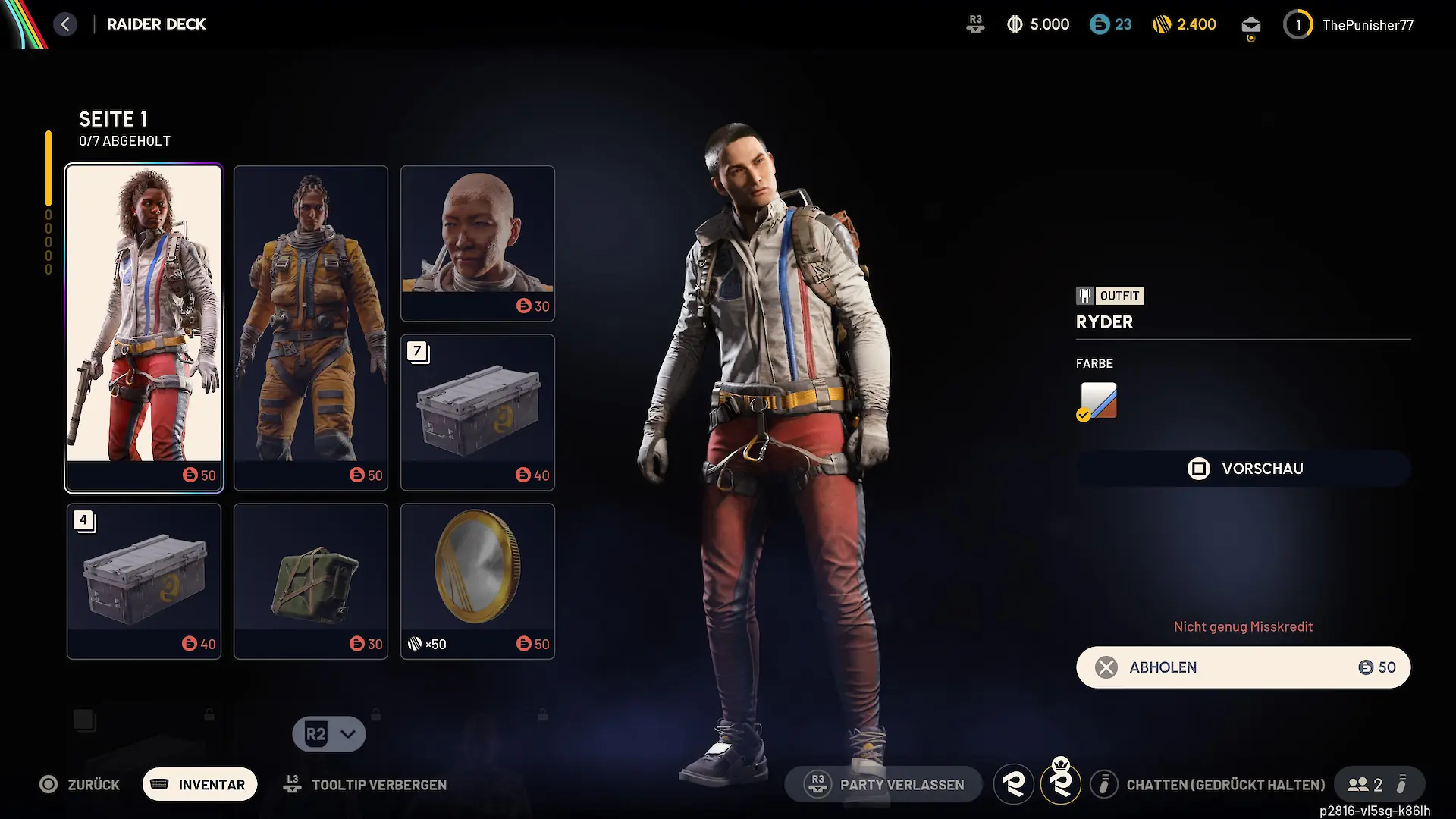Leave the party with Party Verlassen
1456x819 pixels.
click(x=884, y=785)
